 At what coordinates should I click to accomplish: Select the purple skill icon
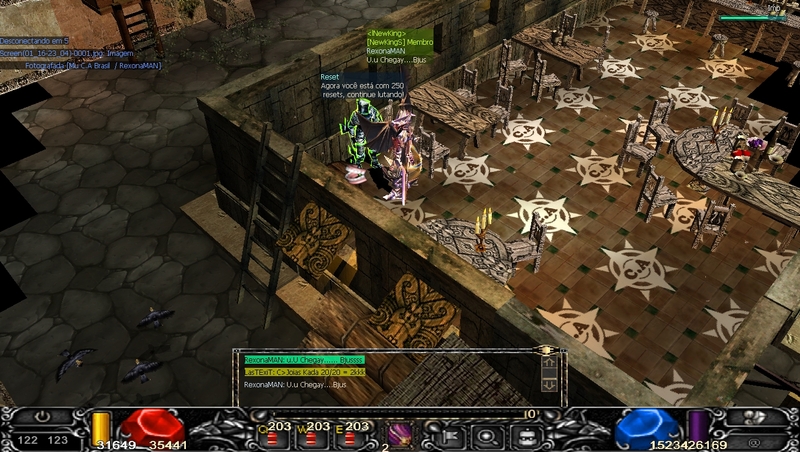tap(400, 433)
